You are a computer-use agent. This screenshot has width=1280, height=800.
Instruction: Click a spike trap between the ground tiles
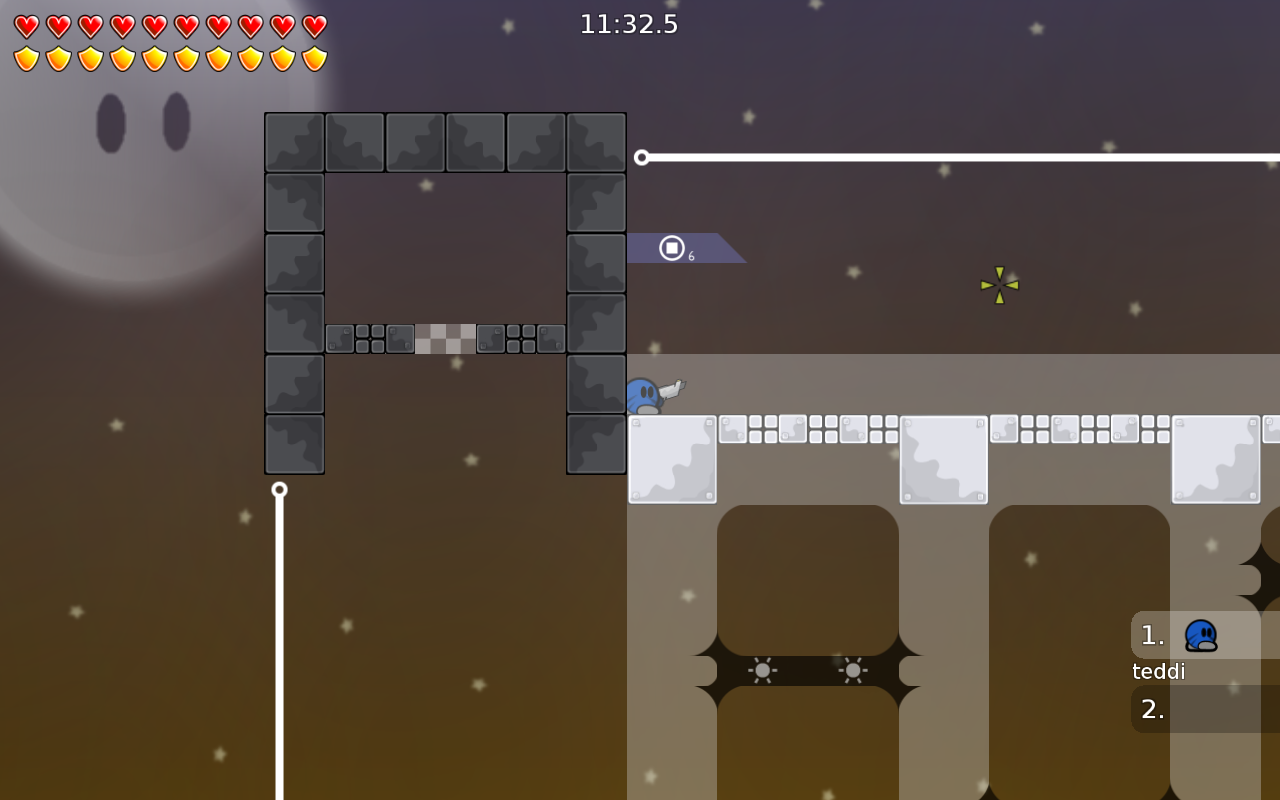(764, 671)
